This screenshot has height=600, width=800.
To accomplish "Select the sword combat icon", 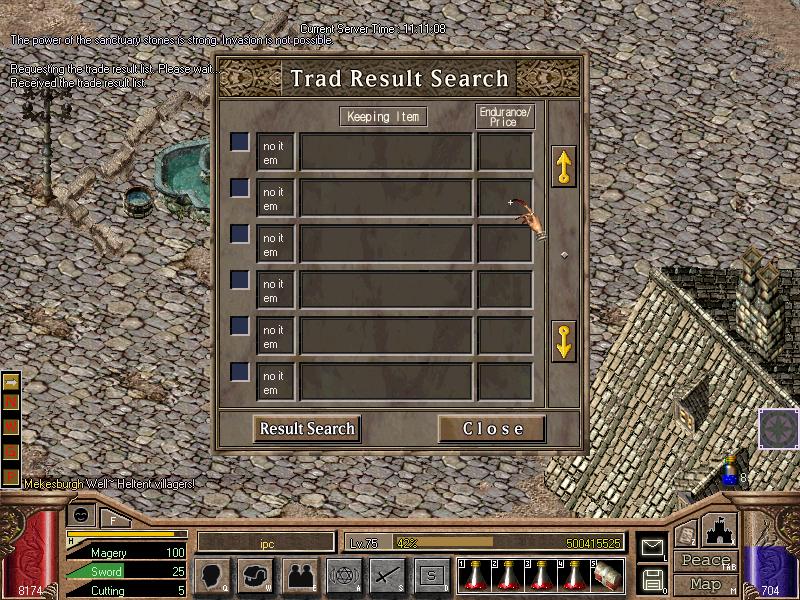I will [386, 574].
